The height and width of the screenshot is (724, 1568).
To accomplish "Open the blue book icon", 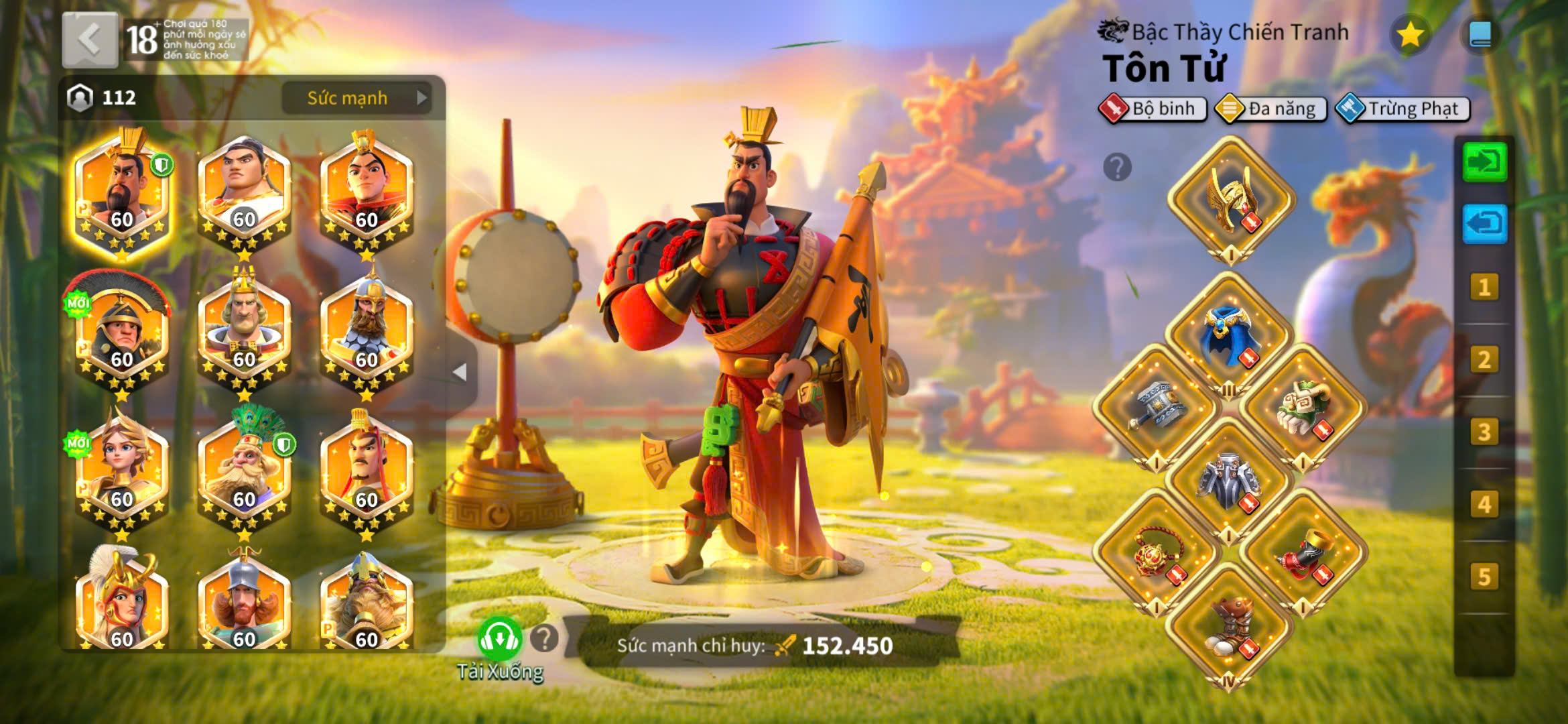I will (1480, 35).
